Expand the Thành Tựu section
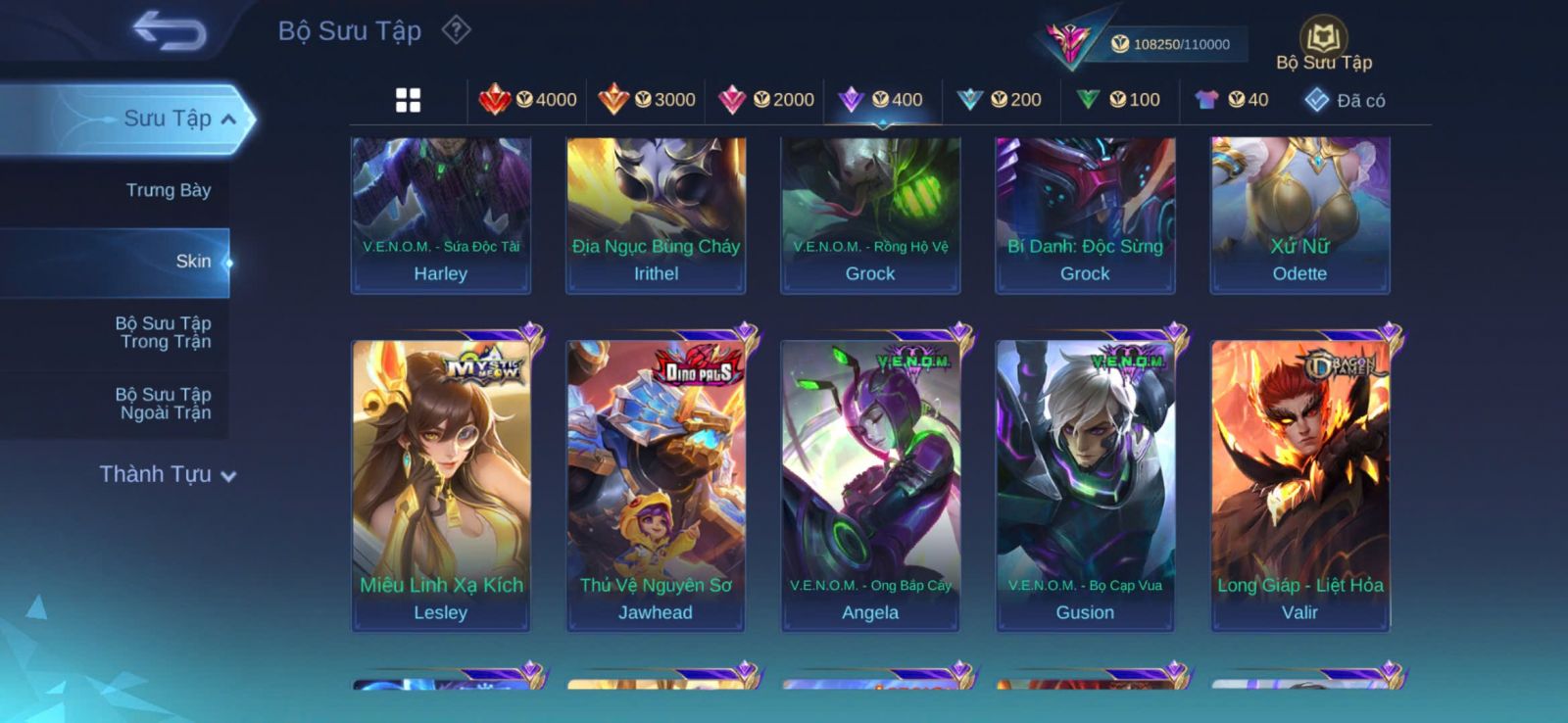Viewport: 1568px width, 723px height. click(x=167, y=474)
